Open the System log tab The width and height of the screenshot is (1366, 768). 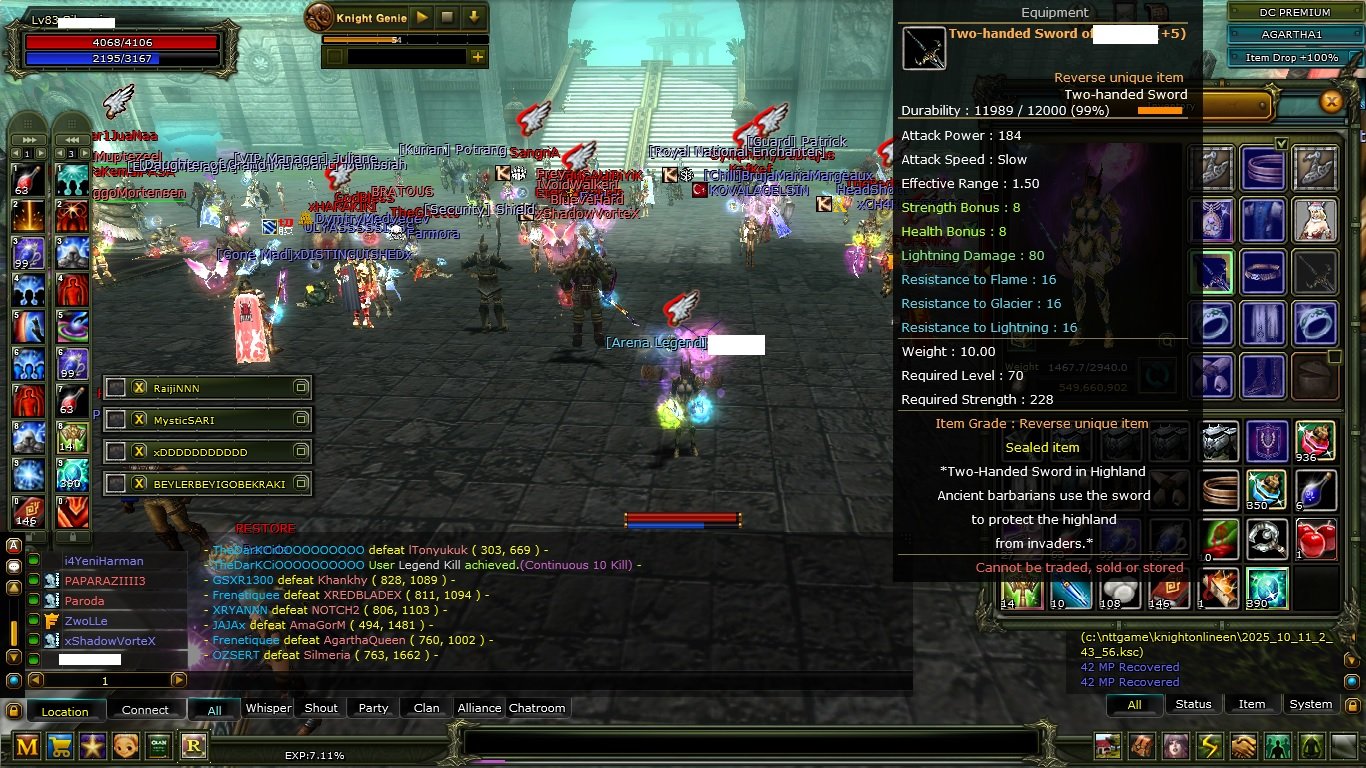(1310, 704)
